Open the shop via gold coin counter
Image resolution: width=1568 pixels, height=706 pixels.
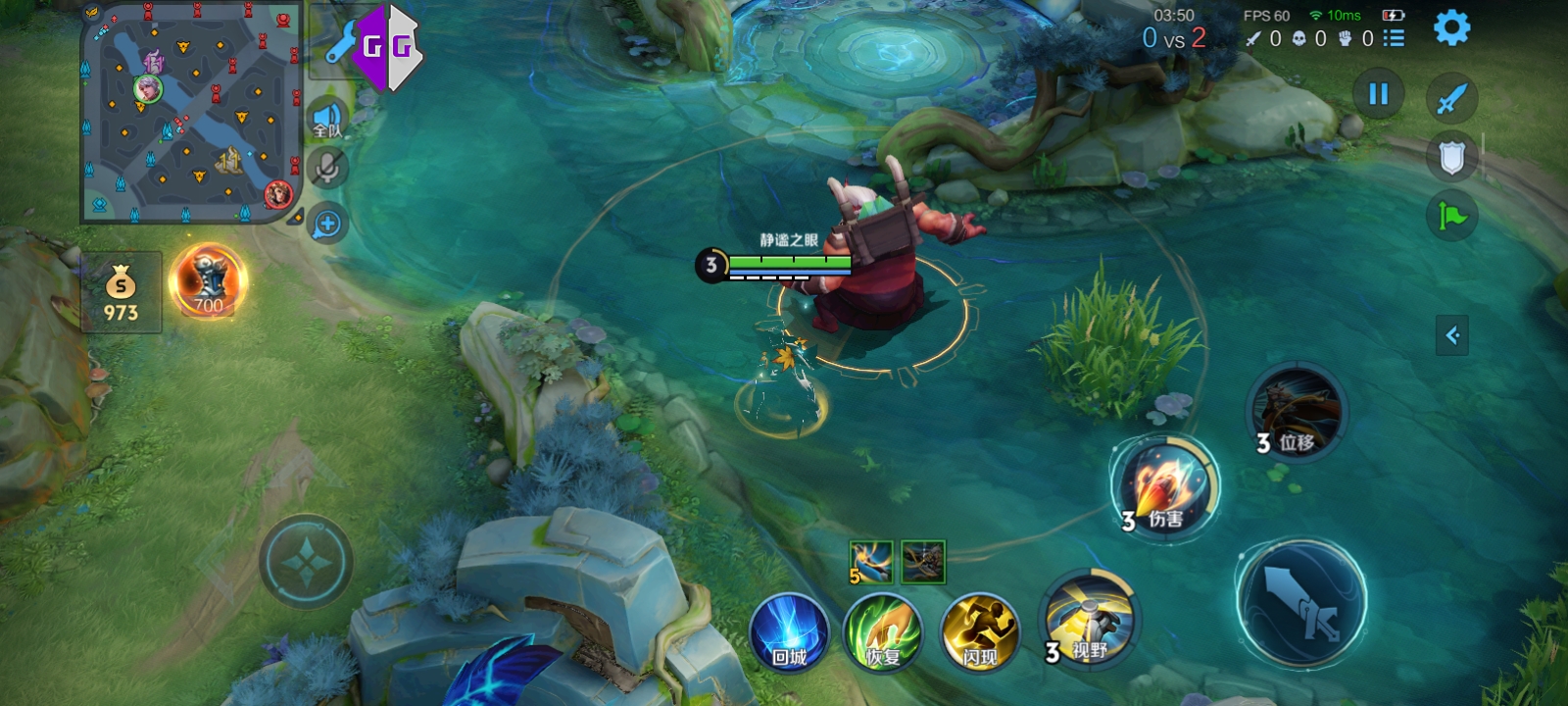[121, 293]
